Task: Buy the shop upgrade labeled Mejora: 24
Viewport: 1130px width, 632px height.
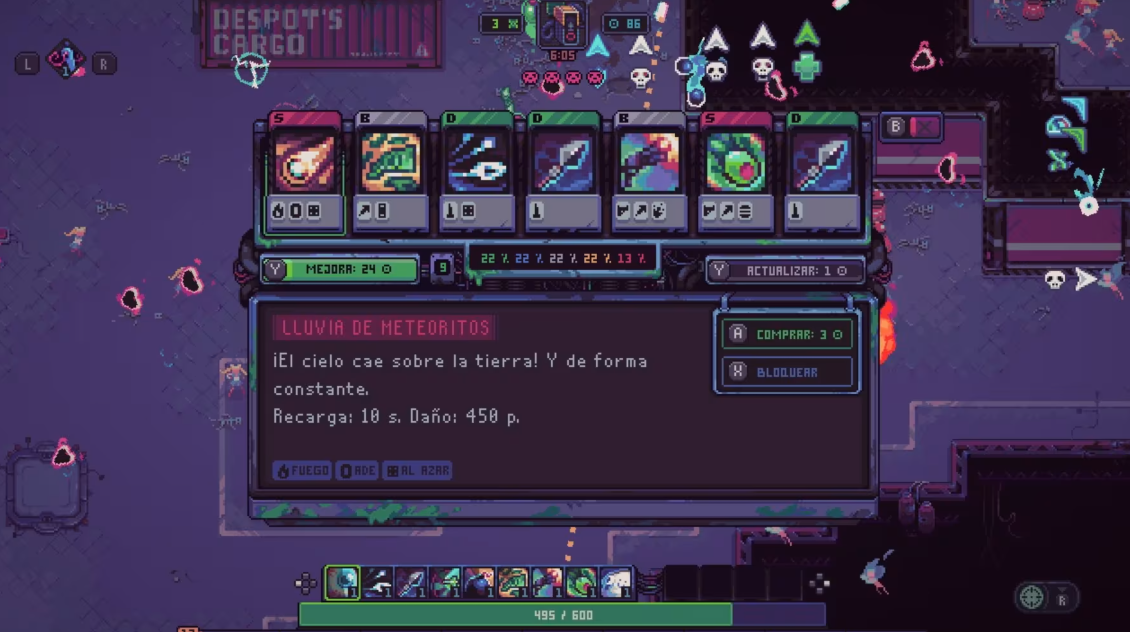Action: point(340,269)
